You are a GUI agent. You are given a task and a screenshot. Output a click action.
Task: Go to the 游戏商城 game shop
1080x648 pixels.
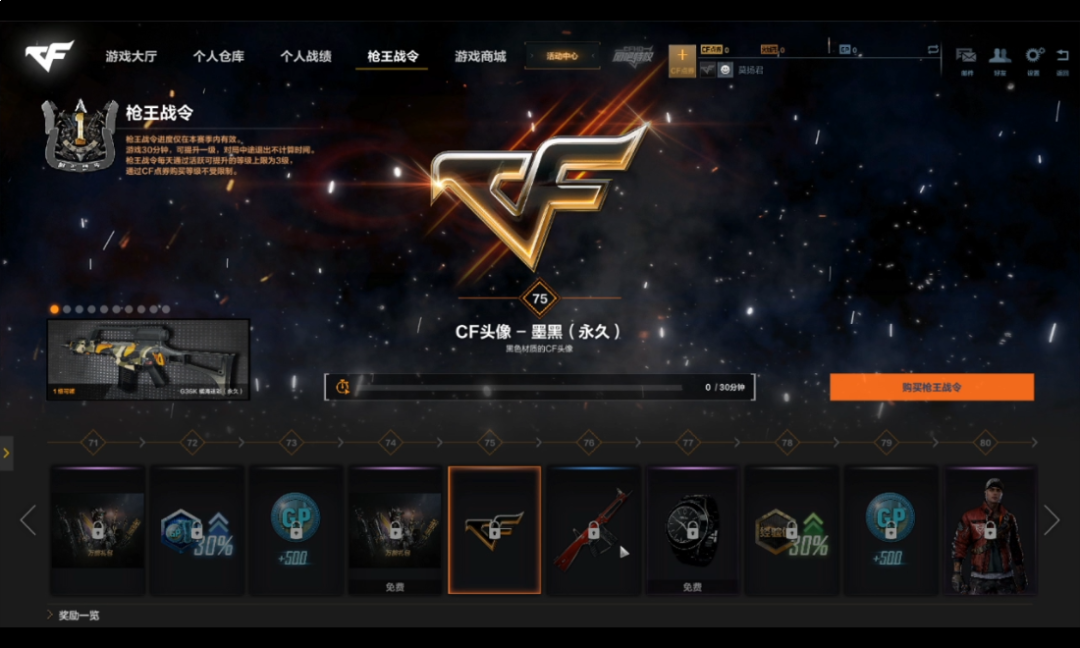[x=480, y=57]
